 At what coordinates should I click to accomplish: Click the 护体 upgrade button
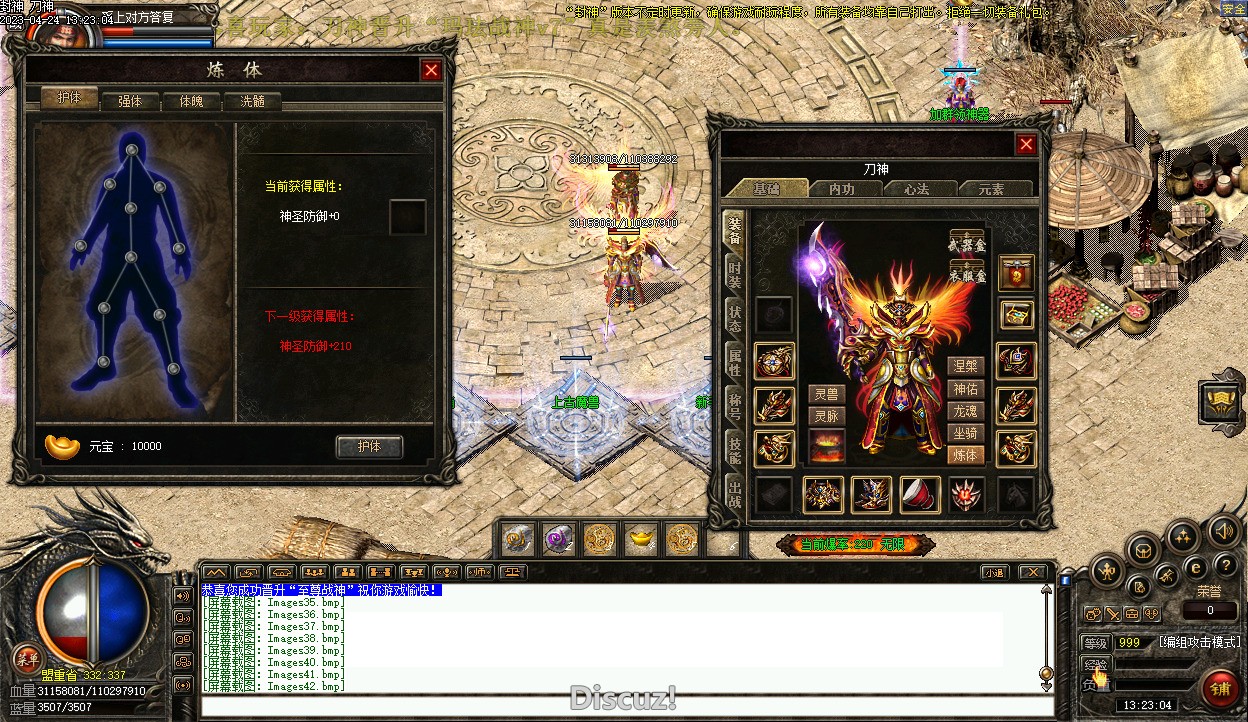[x=369, y=446]
